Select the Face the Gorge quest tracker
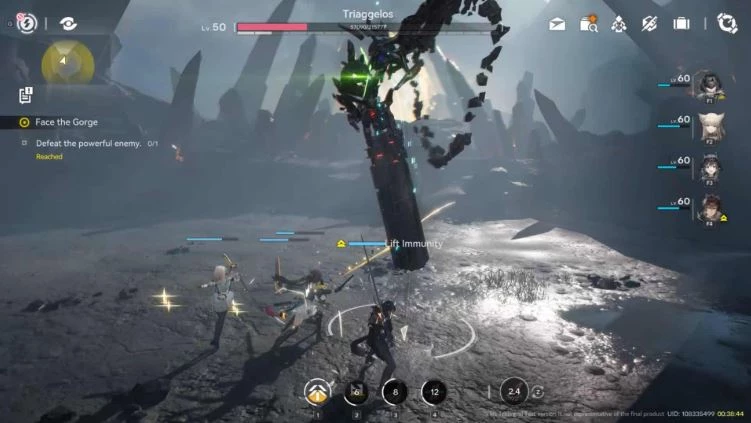751x423 pixels. point(66,122)
